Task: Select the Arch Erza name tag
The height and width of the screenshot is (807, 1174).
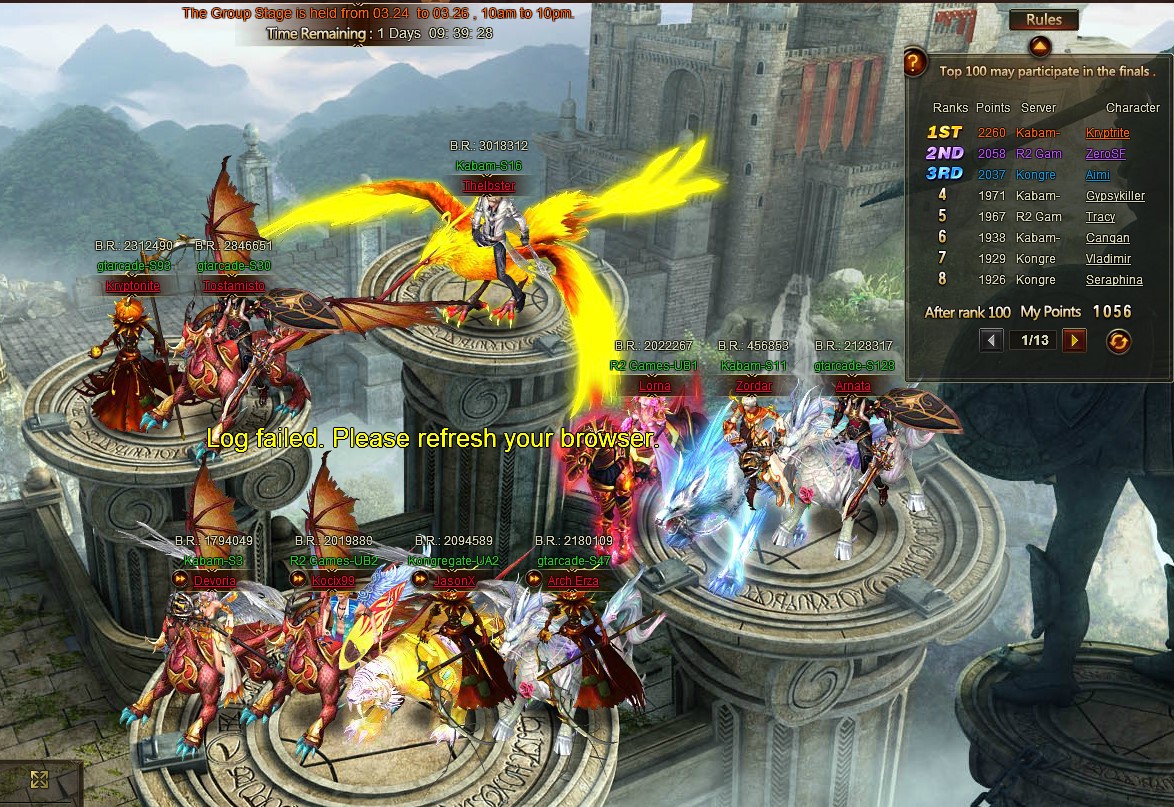Action: point(574,581)
